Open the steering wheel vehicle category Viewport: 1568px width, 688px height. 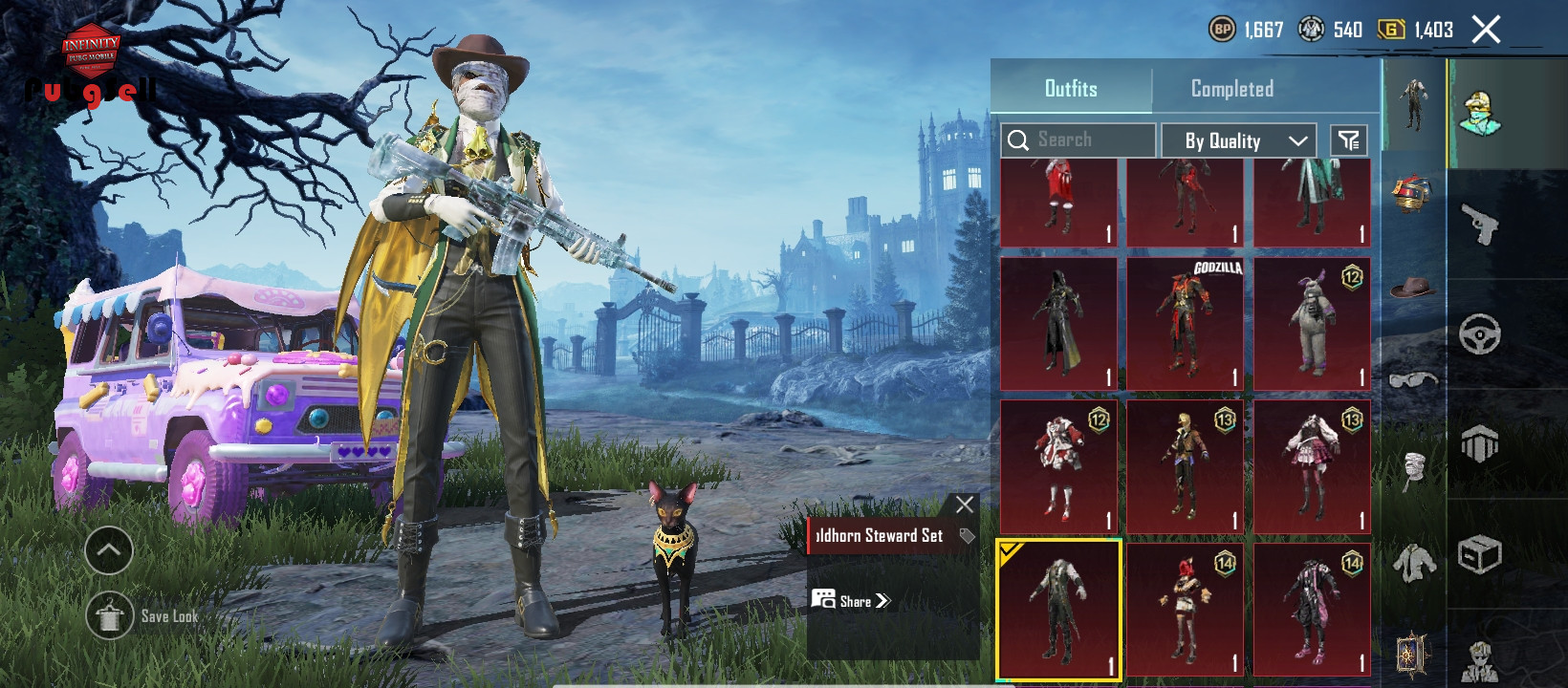(1480, 334)
